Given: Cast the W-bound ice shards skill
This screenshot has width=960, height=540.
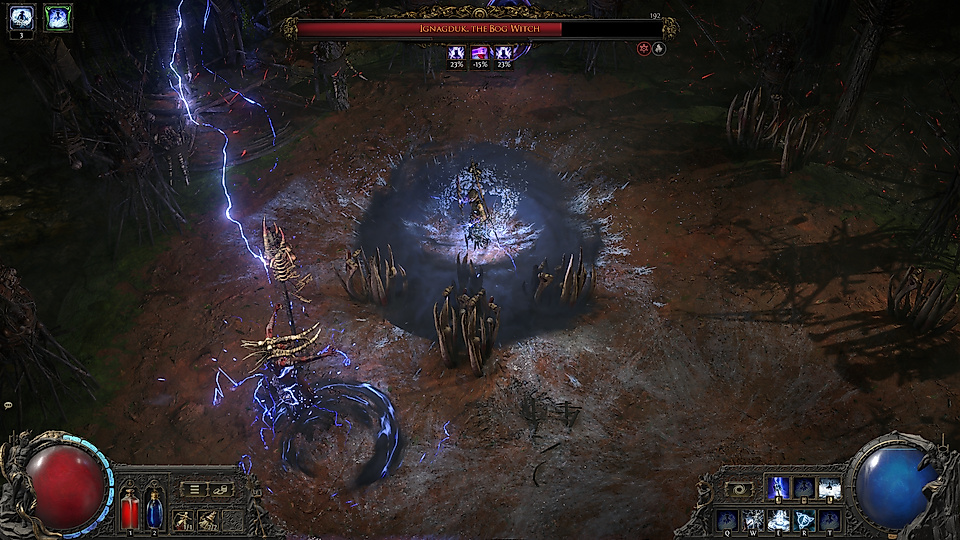Looking at the screenshot, I should (752, 520).
